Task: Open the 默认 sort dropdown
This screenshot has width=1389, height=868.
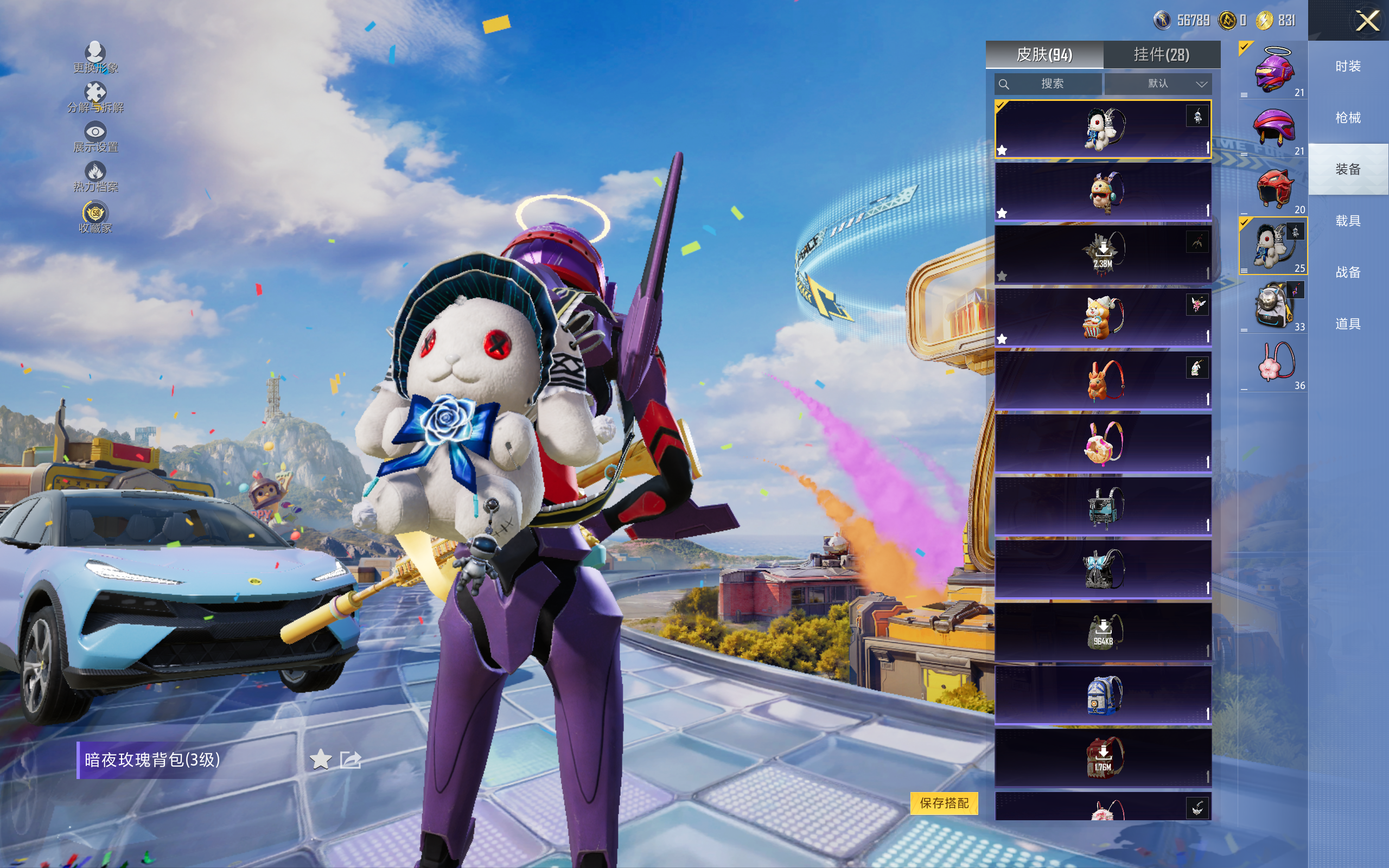Action: pyautogui.click(x=1158, y=84)
